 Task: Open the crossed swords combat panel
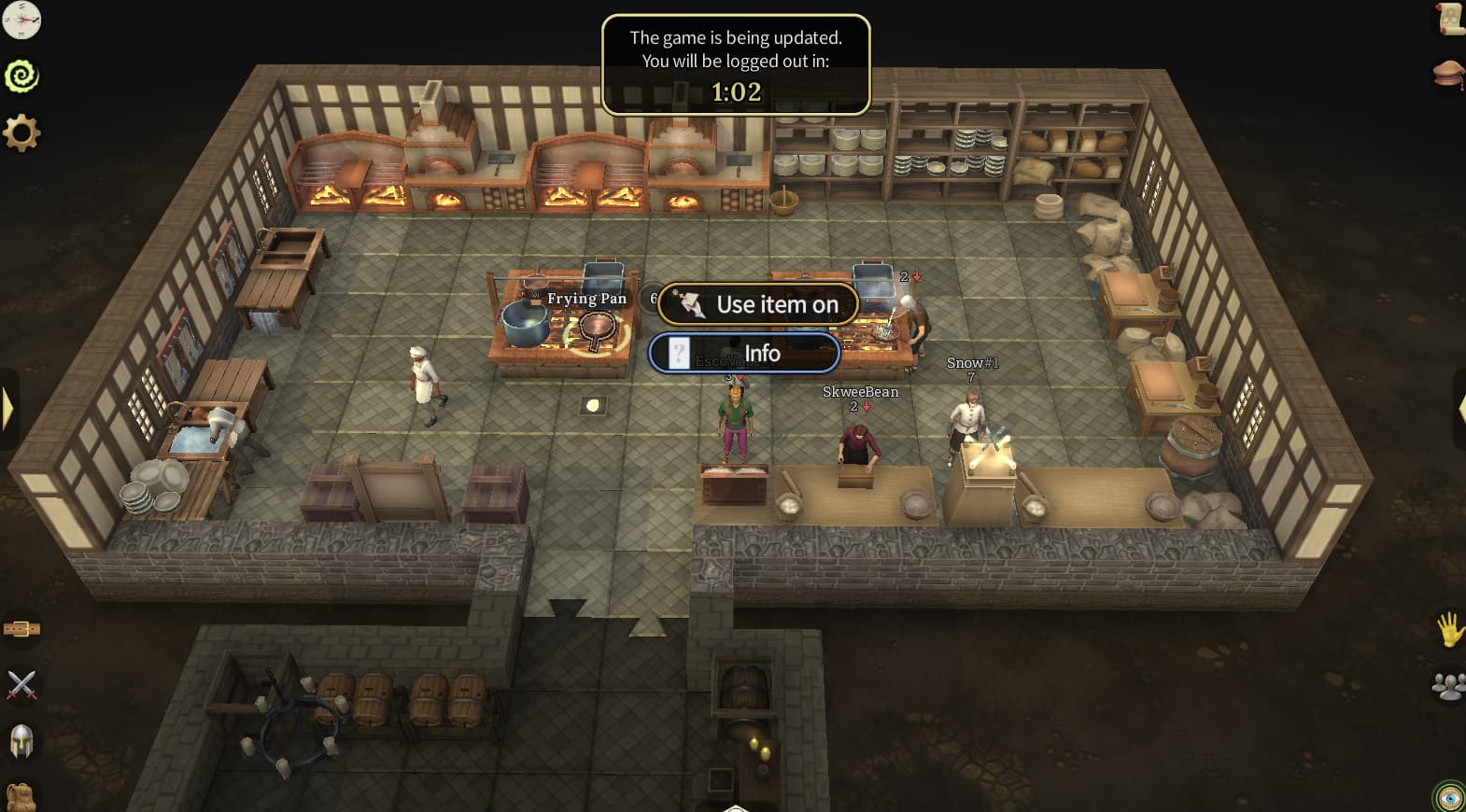21,685
